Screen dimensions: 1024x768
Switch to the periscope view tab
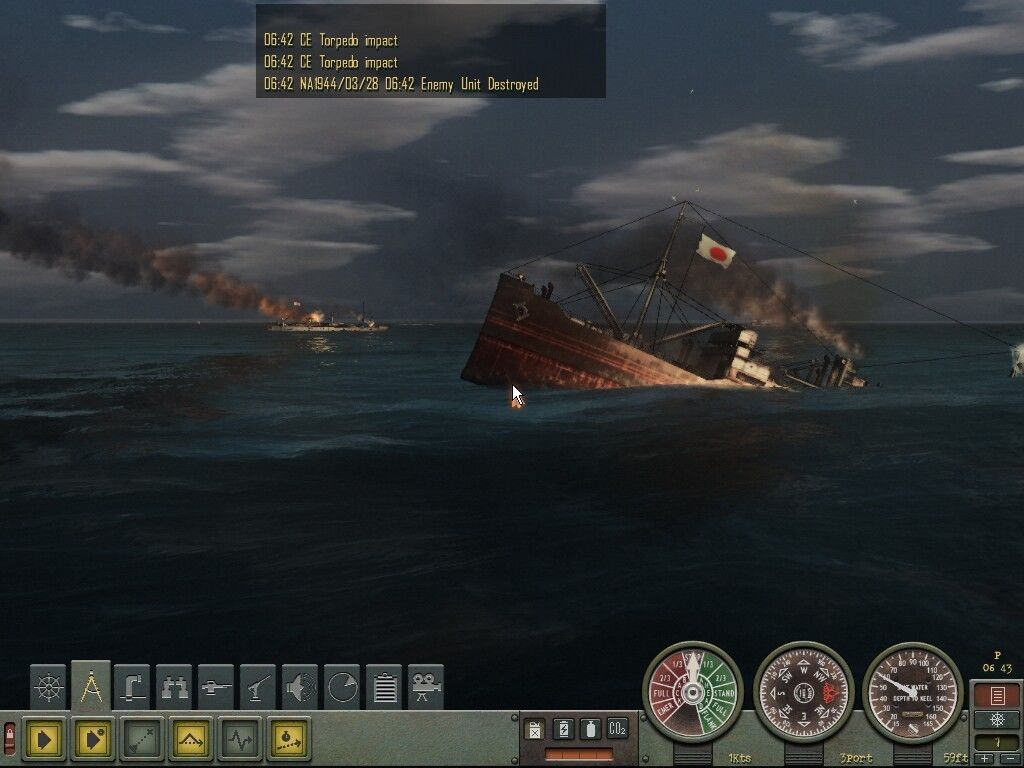tap(132, 687)
